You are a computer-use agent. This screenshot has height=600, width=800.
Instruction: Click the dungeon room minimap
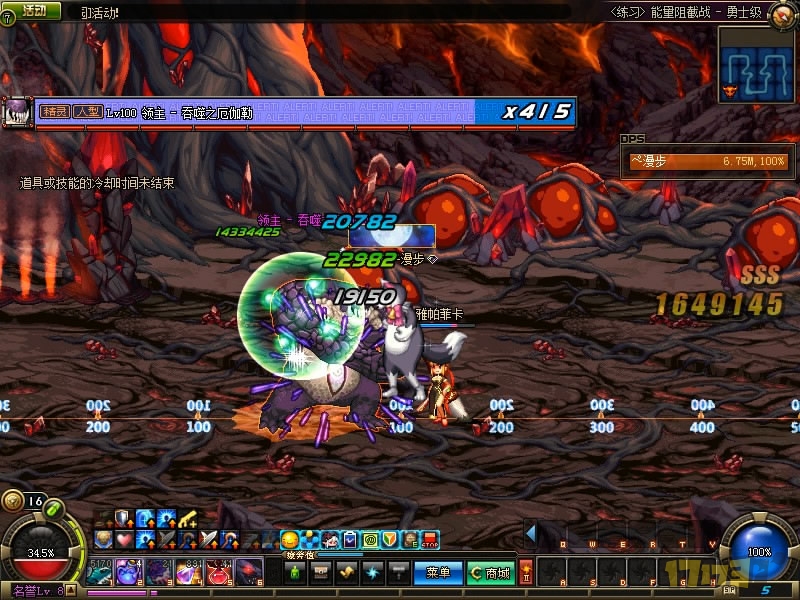758,62
